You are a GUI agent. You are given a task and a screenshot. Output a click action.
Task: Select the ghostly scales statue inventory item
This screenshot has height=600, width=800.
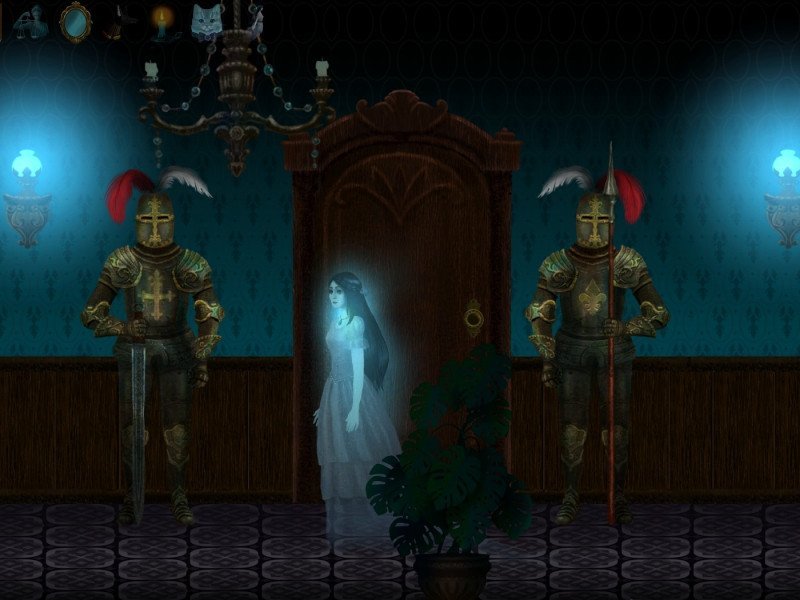pos(29,22)
